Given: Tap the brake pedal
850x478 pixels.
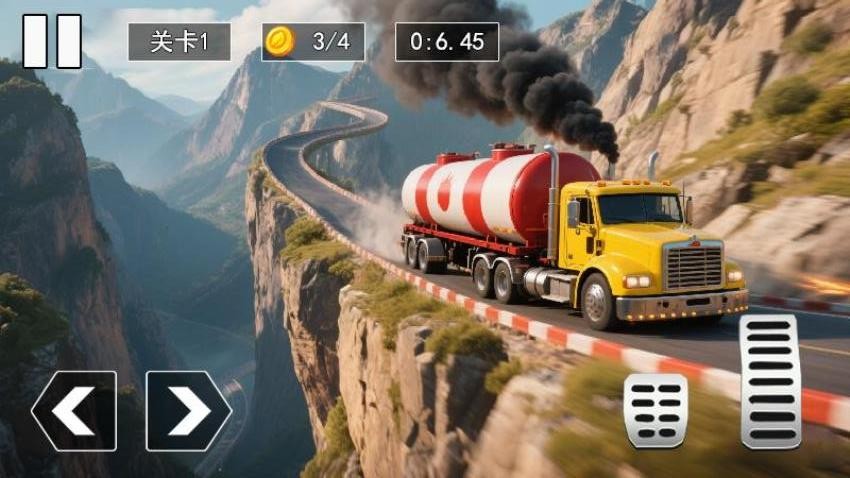Looking at the screenshot, I should click(655, 410).
